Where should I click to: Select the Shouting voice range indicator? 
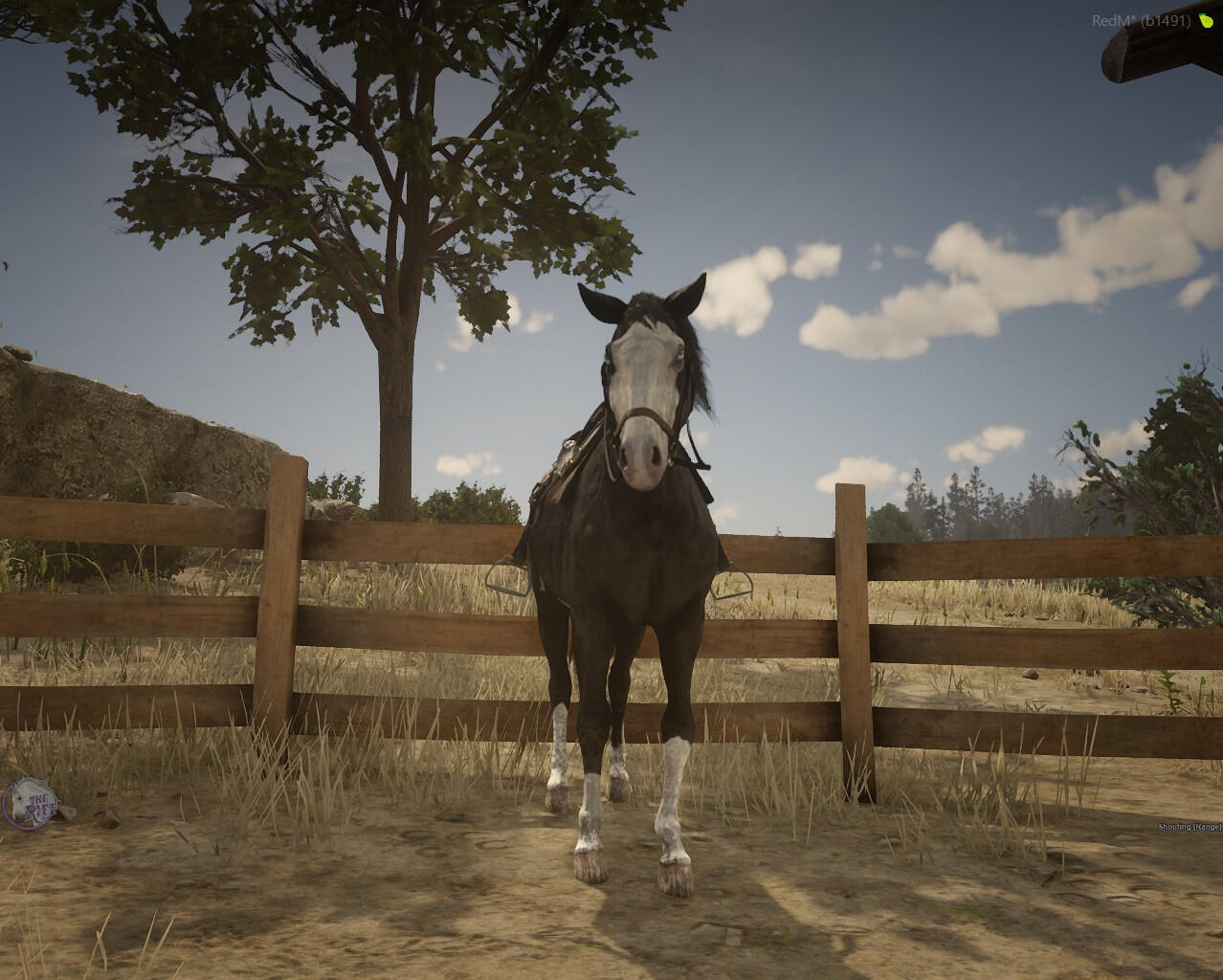[x=1190, y=827]
